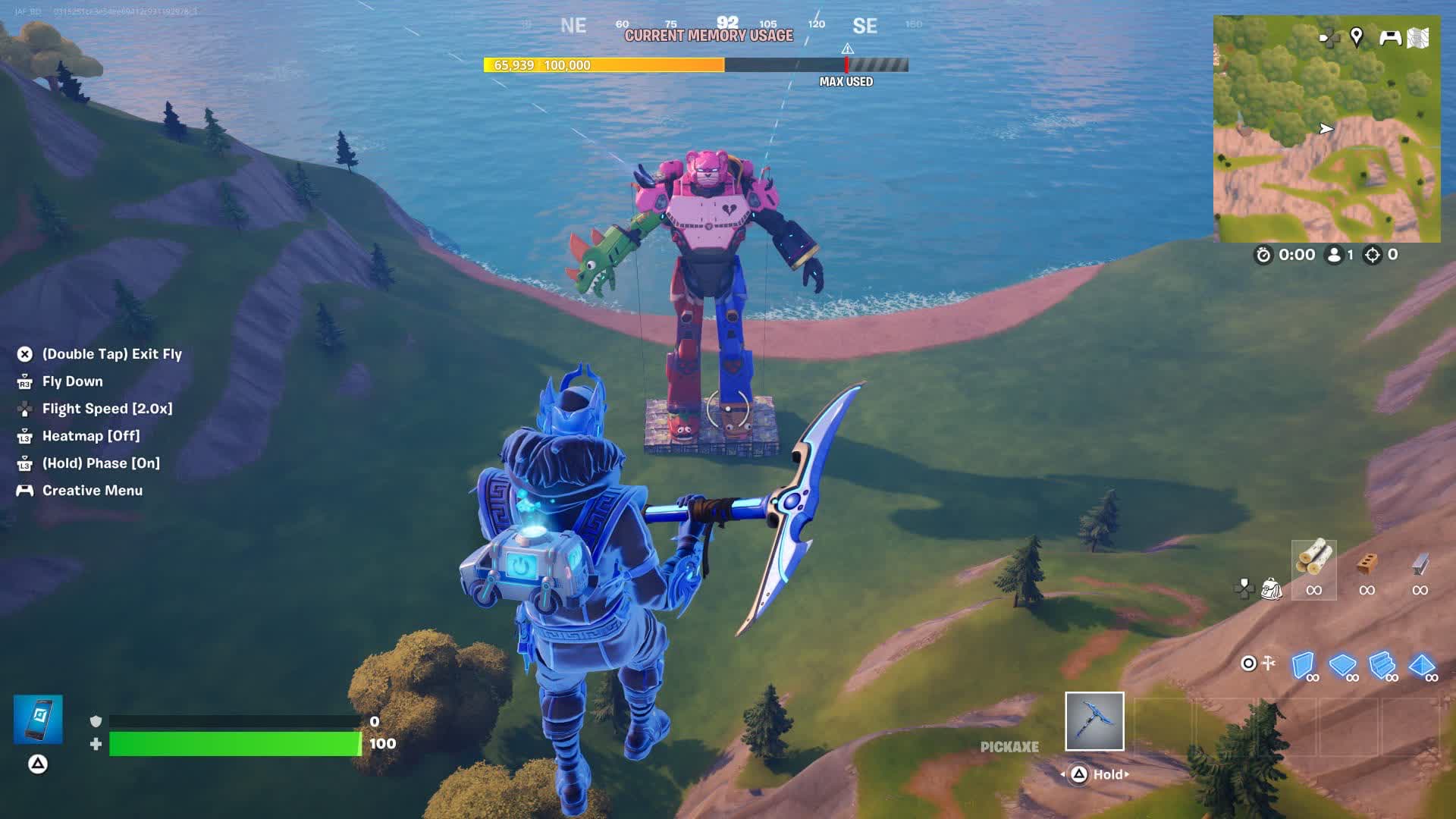Open the Creative Menu entry

click(92, 491)
